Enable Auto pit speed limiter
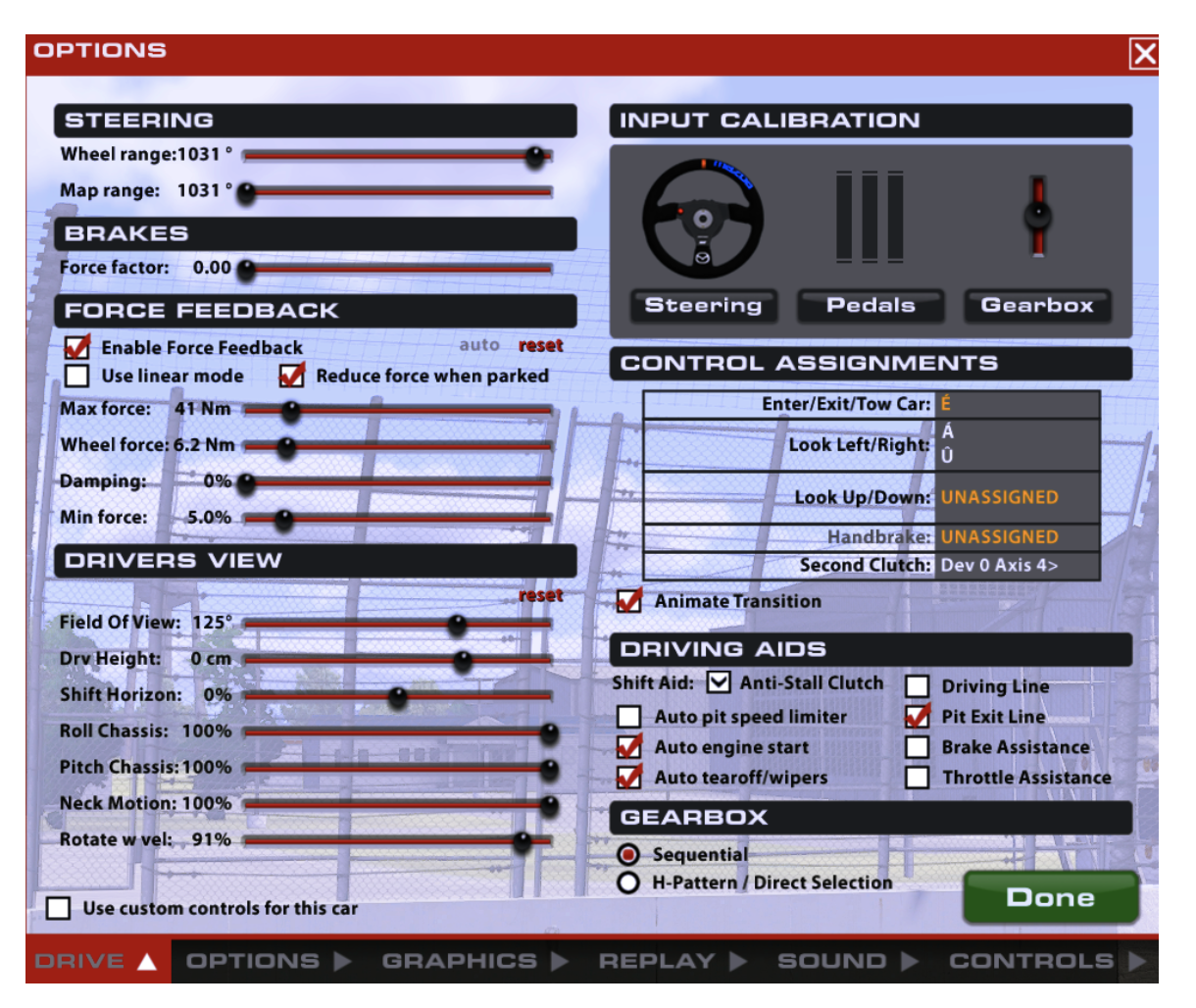 tap(629, 717)
